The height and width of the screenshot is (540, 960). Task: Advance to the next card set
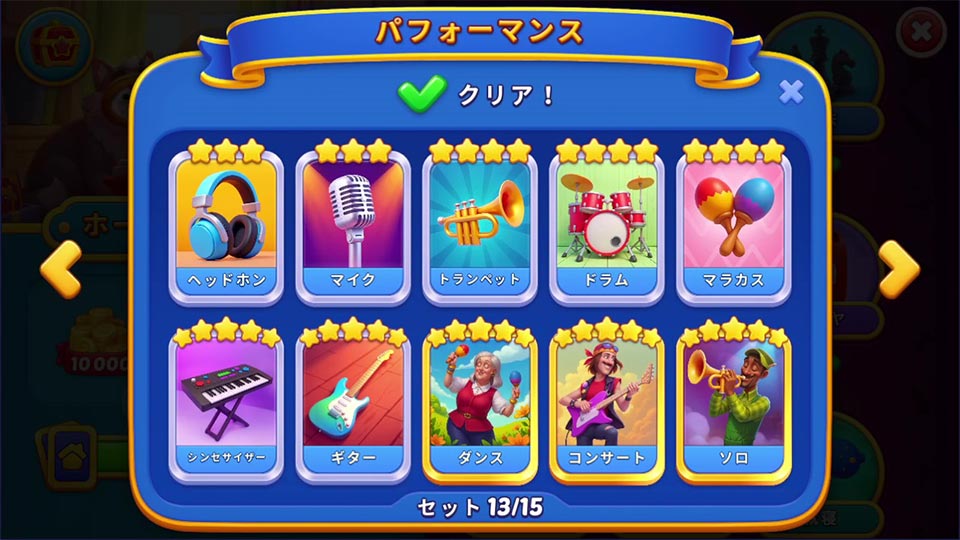pyautogui.click(x=898, y=268)
